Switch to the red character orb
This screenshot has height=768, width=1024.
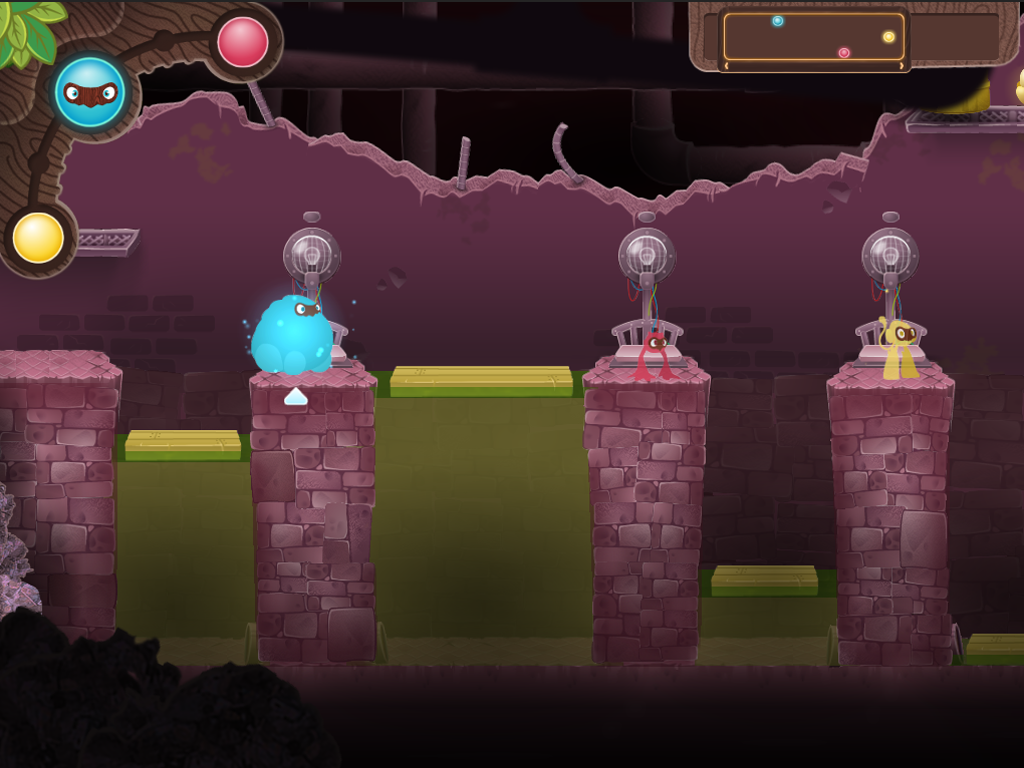243,42
